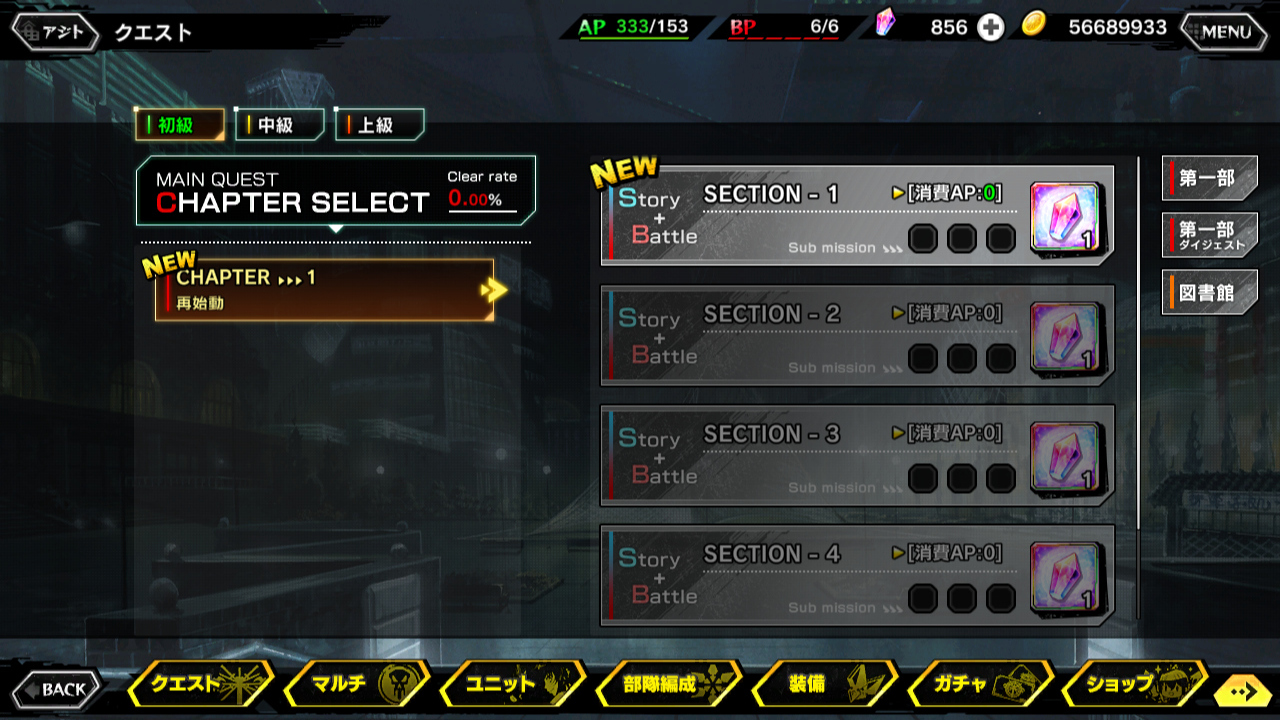Switch to 上級 difficulty tab

(x=380, y=125)
